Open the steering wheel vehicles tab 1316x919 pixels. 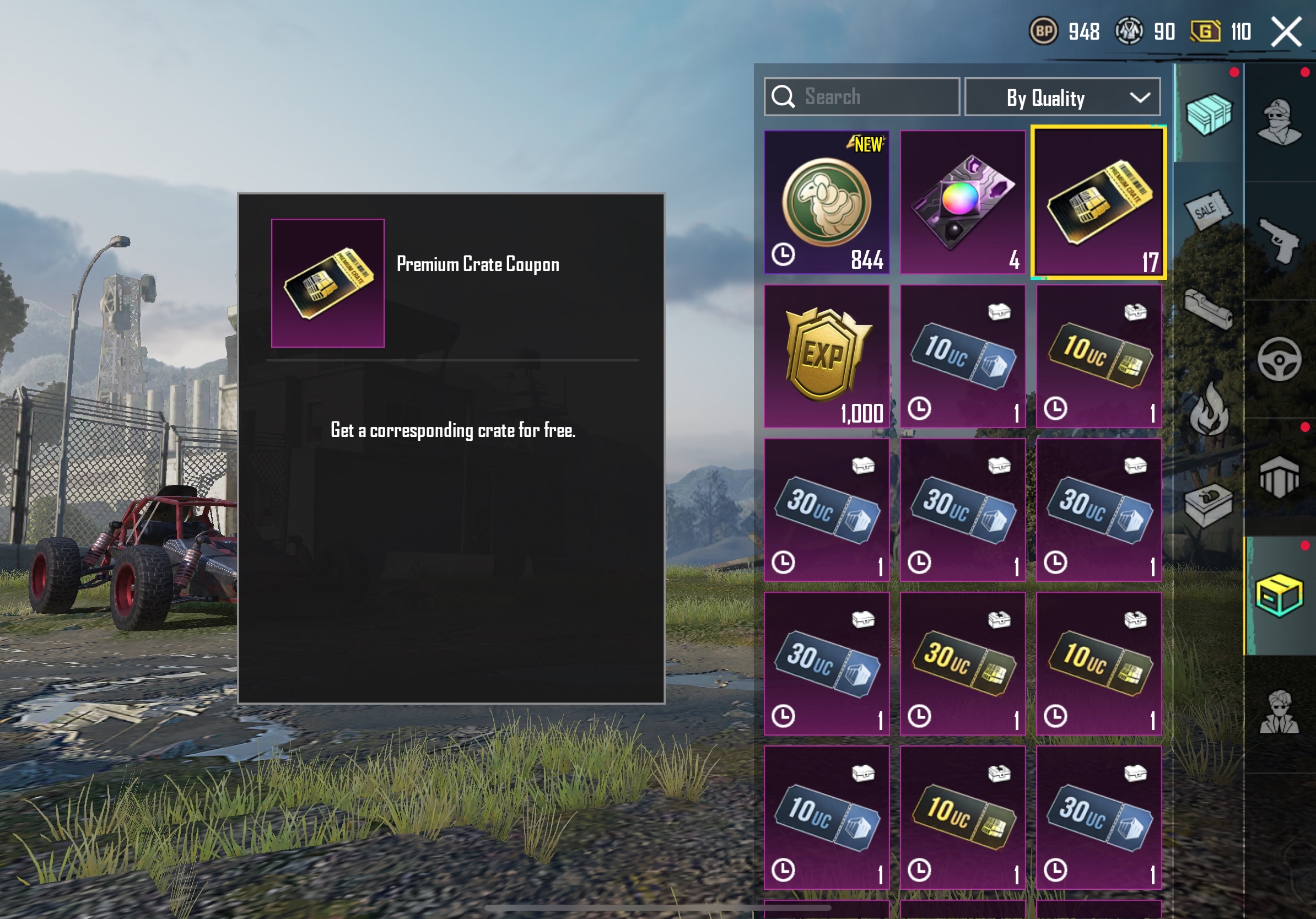tap(1279, 359)
